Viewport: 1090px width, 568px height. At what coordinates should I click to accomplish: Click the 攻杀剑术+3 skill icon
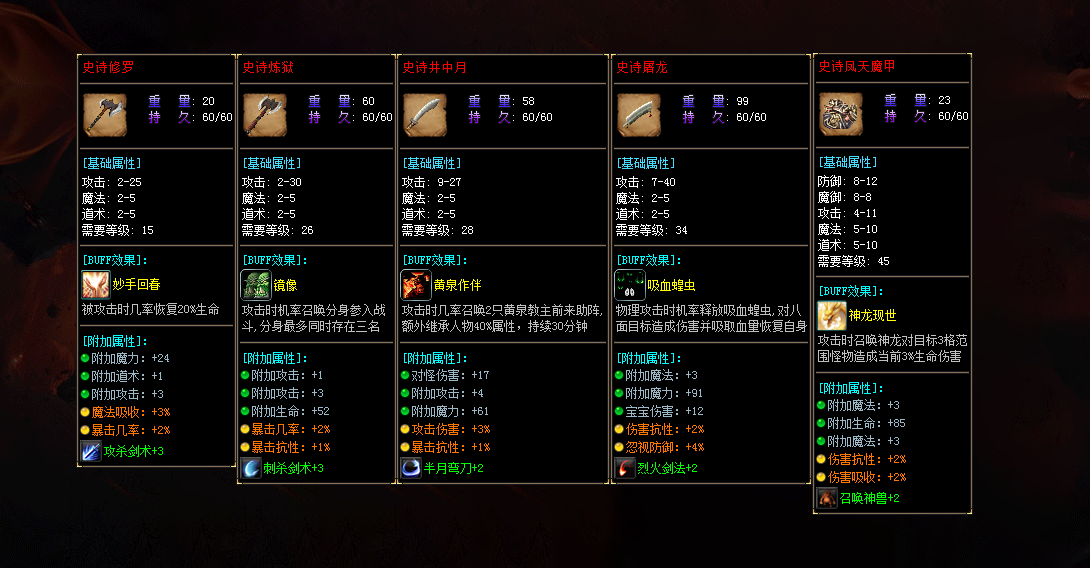90,451
